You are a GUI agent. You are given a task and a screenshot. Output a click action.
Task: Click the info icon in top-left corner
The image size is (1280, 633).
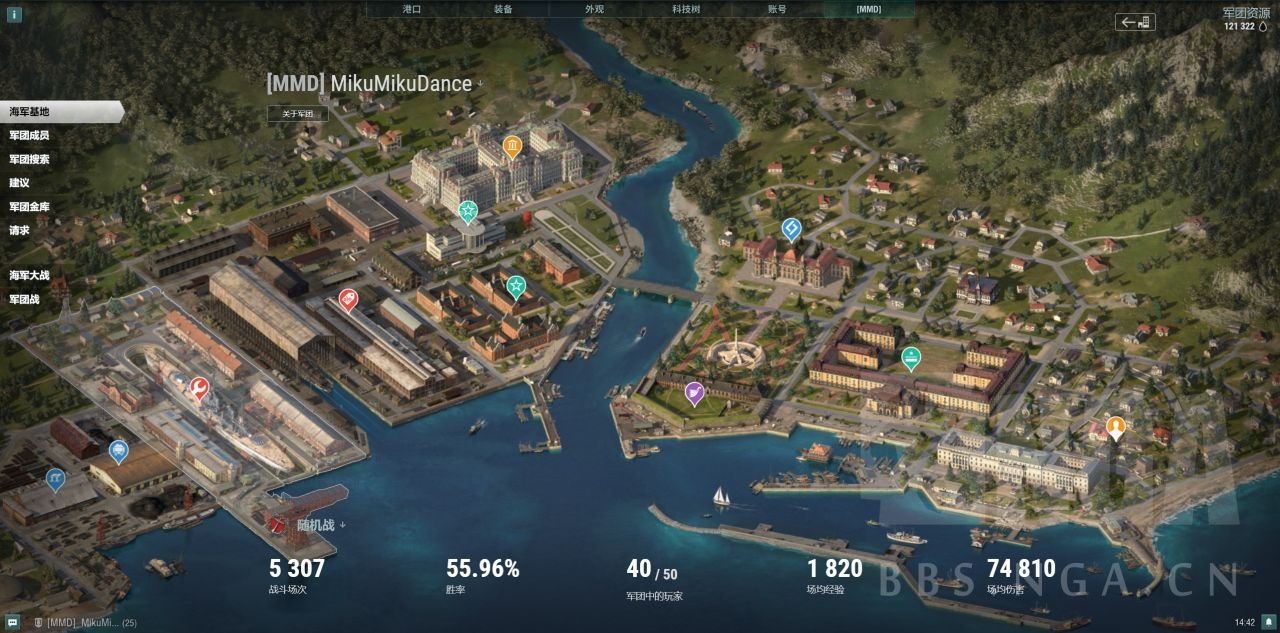tap(14, 14)
